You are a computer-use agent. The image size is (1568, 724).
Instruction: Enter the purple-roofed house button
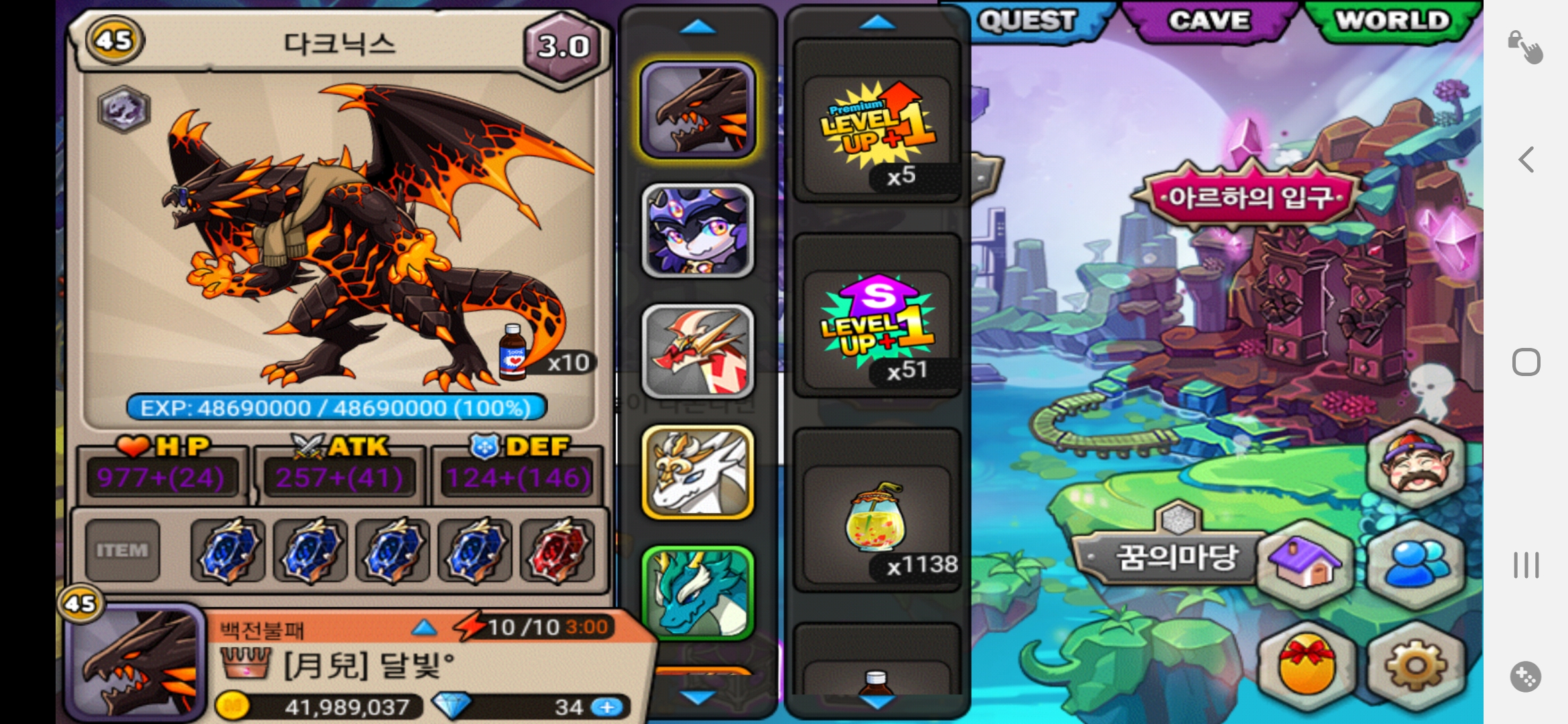point(1307,563)
